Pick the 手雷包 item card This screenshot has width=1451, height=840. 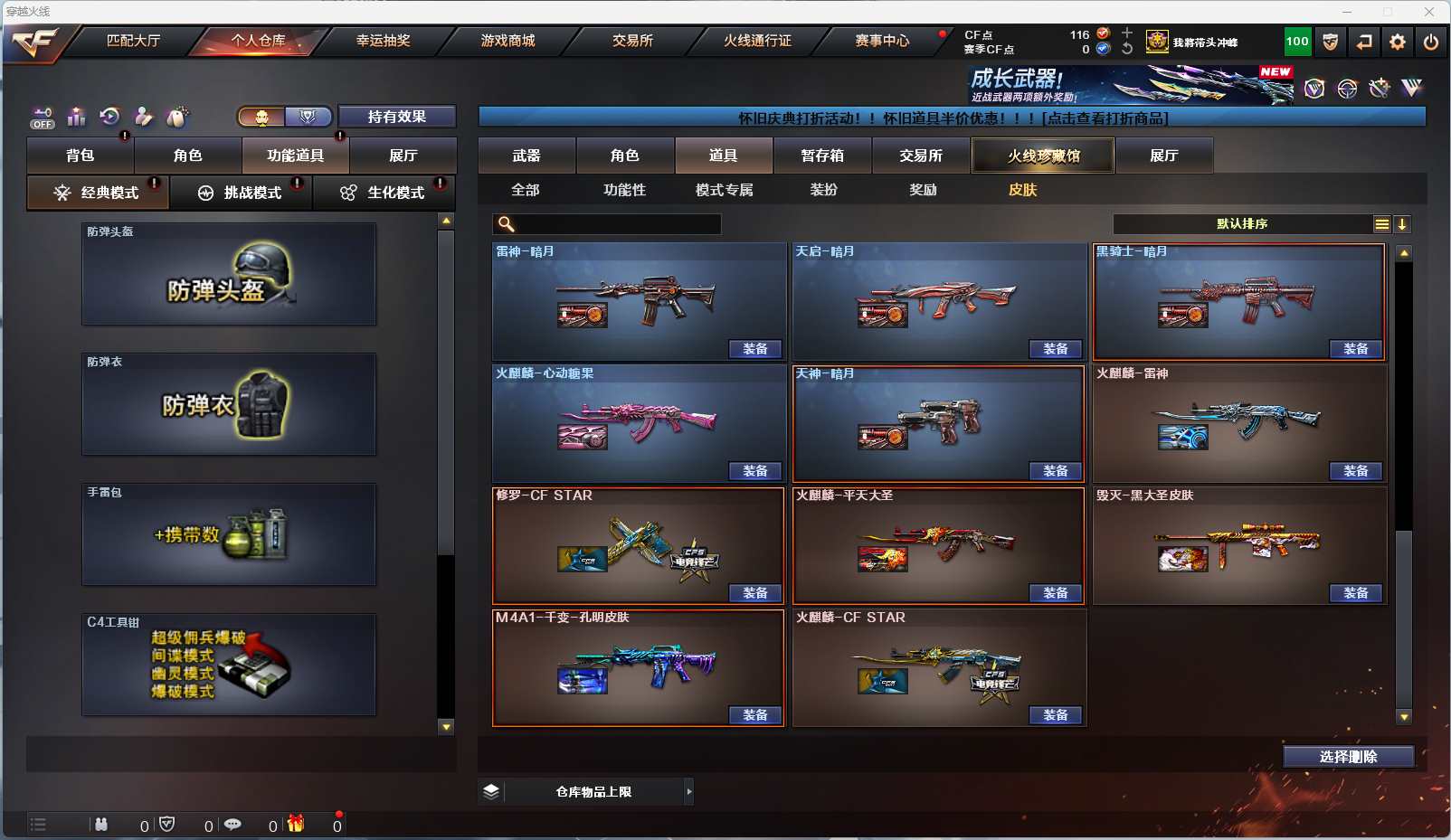[229, 534]
